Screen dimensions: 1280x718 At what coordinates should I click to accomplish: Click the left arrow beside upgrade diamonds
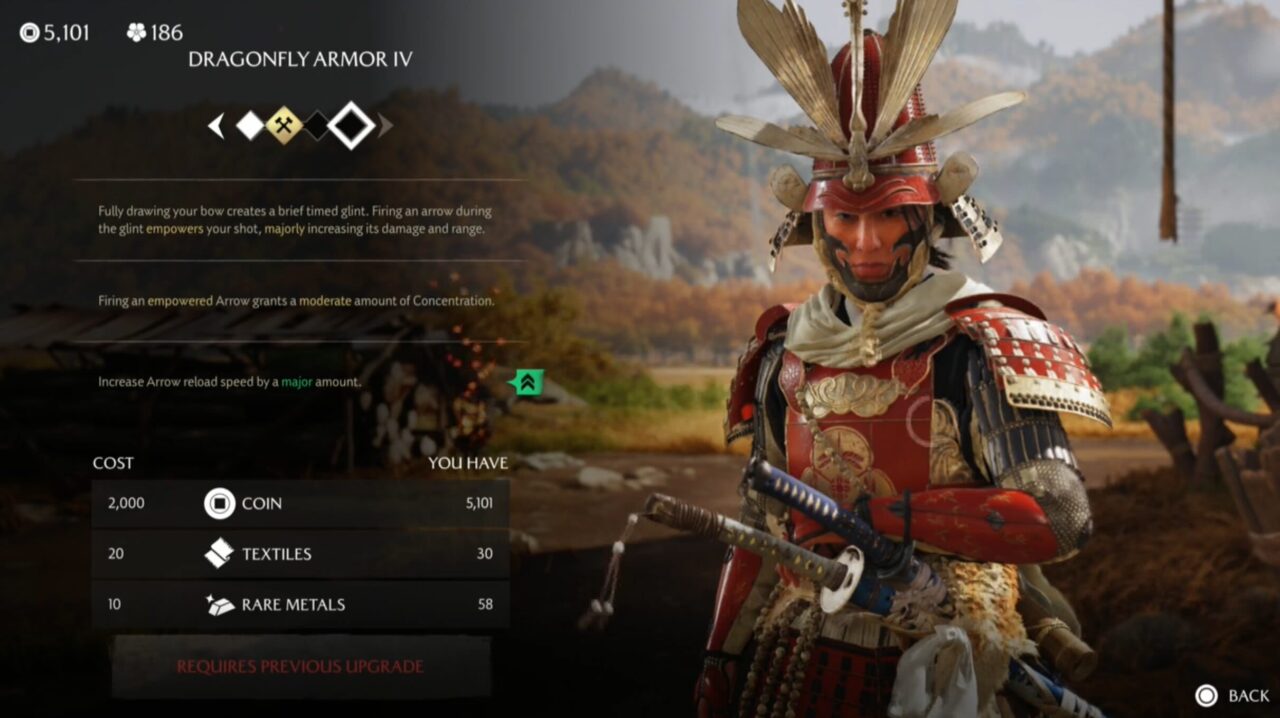click(x=216, y=126)
